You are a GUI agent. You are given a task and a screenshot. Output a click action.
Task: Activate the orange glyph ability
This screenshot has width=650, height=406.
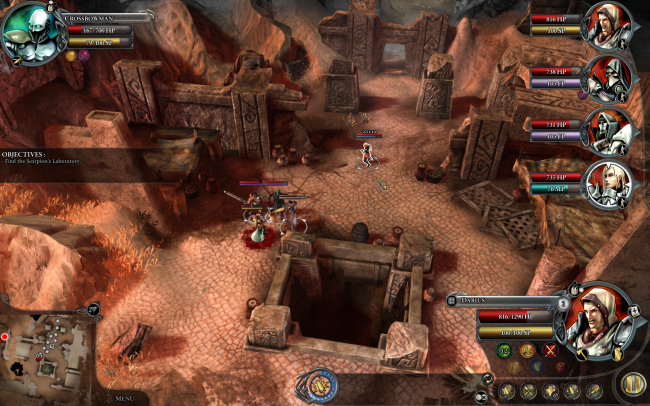527,350
